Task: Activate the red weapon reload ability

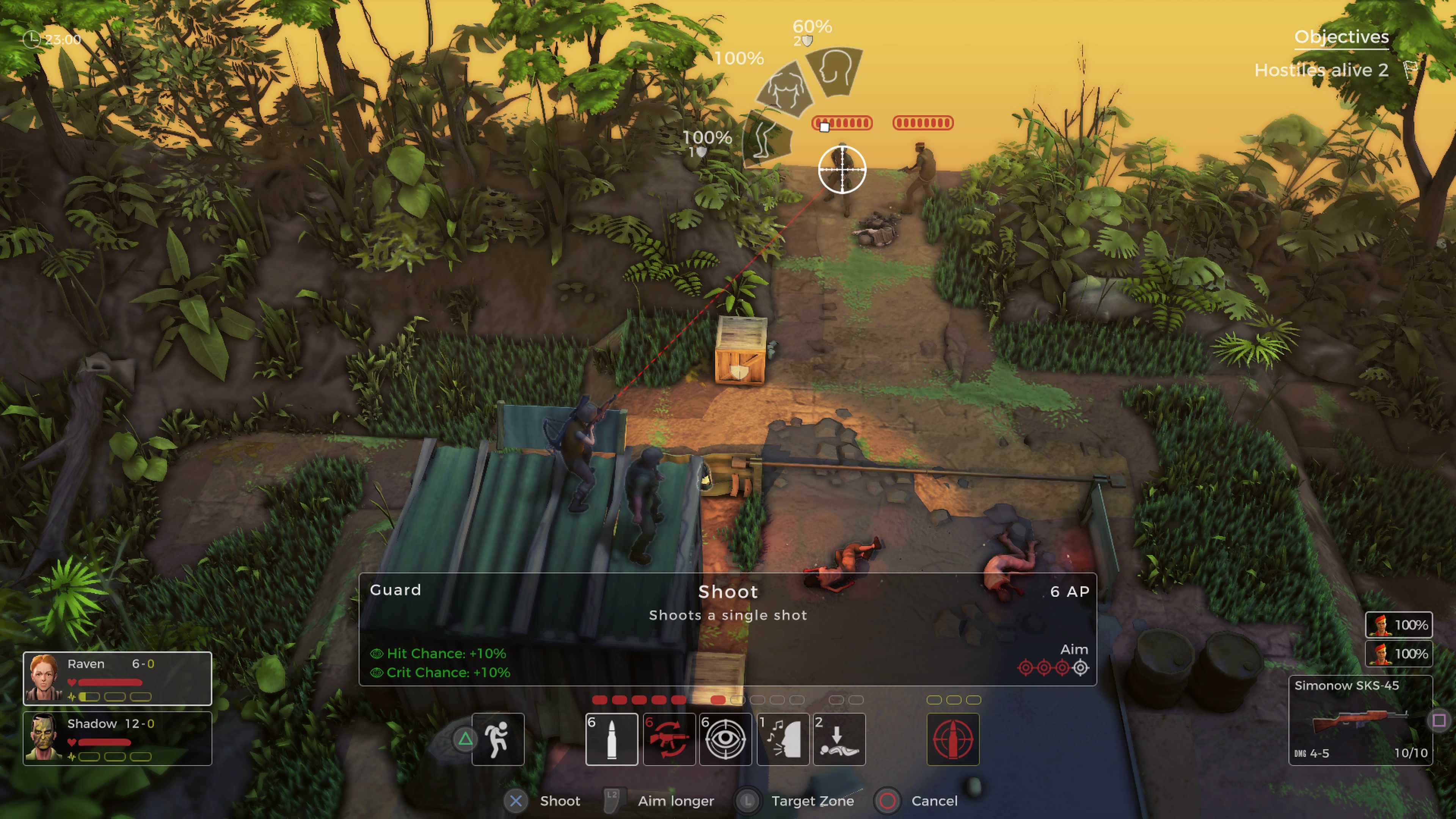Action: 668,739
